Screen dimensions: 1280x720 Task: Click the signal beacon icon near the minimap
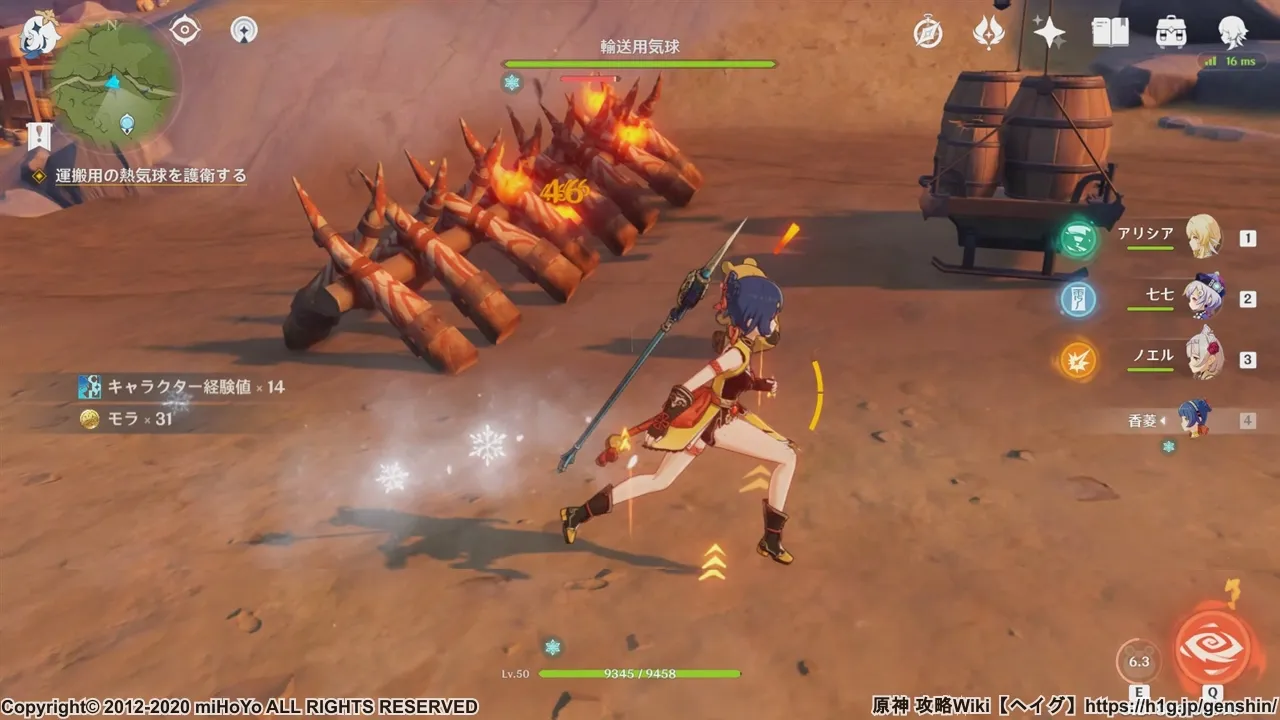[243, 31]
